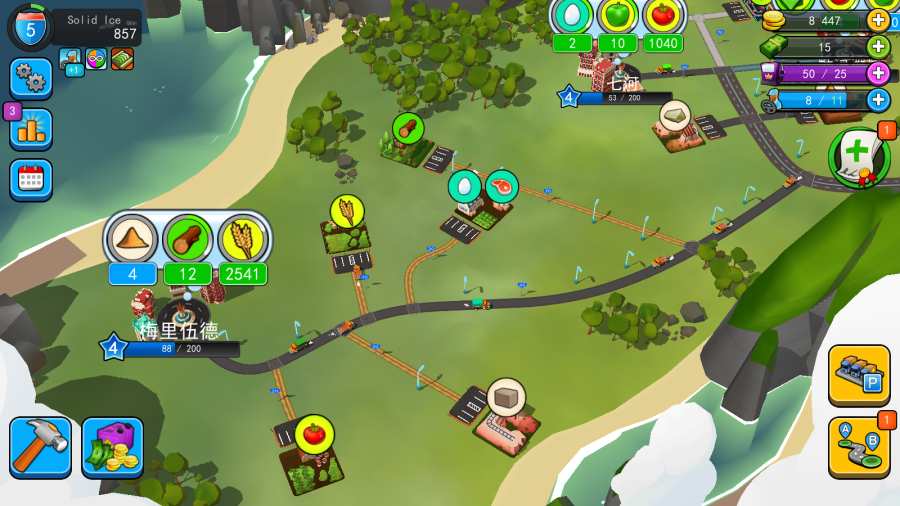The height and width of the screenshot is (506, 900).
Task: Add more workers with blue plus button
Action: 878,99
